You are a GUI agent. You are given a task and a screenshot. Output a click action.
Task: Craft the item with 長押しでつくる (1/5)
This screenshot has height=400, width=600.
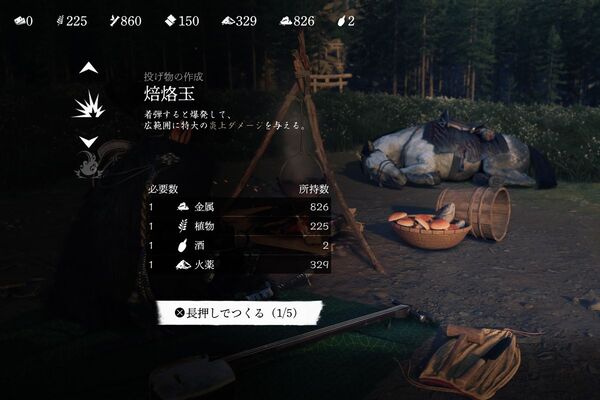click(238, 313)
